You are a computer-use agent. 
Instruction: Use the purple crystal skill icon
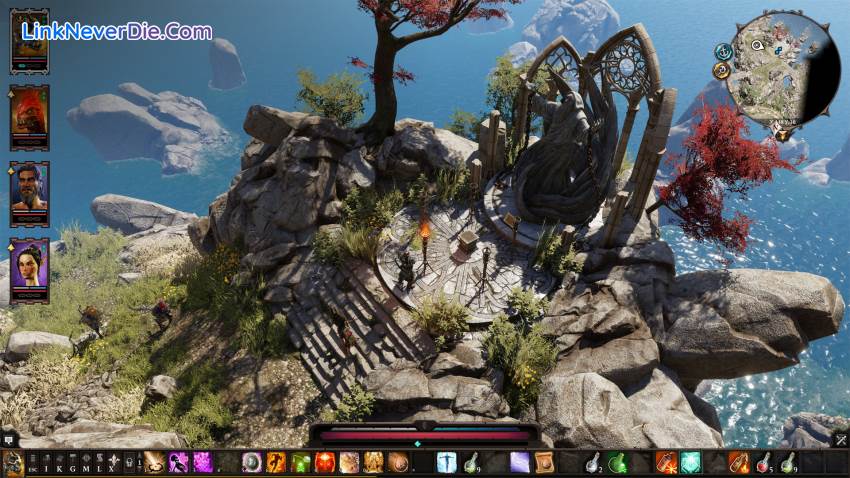pyautogui.click(x=203, y=462)
